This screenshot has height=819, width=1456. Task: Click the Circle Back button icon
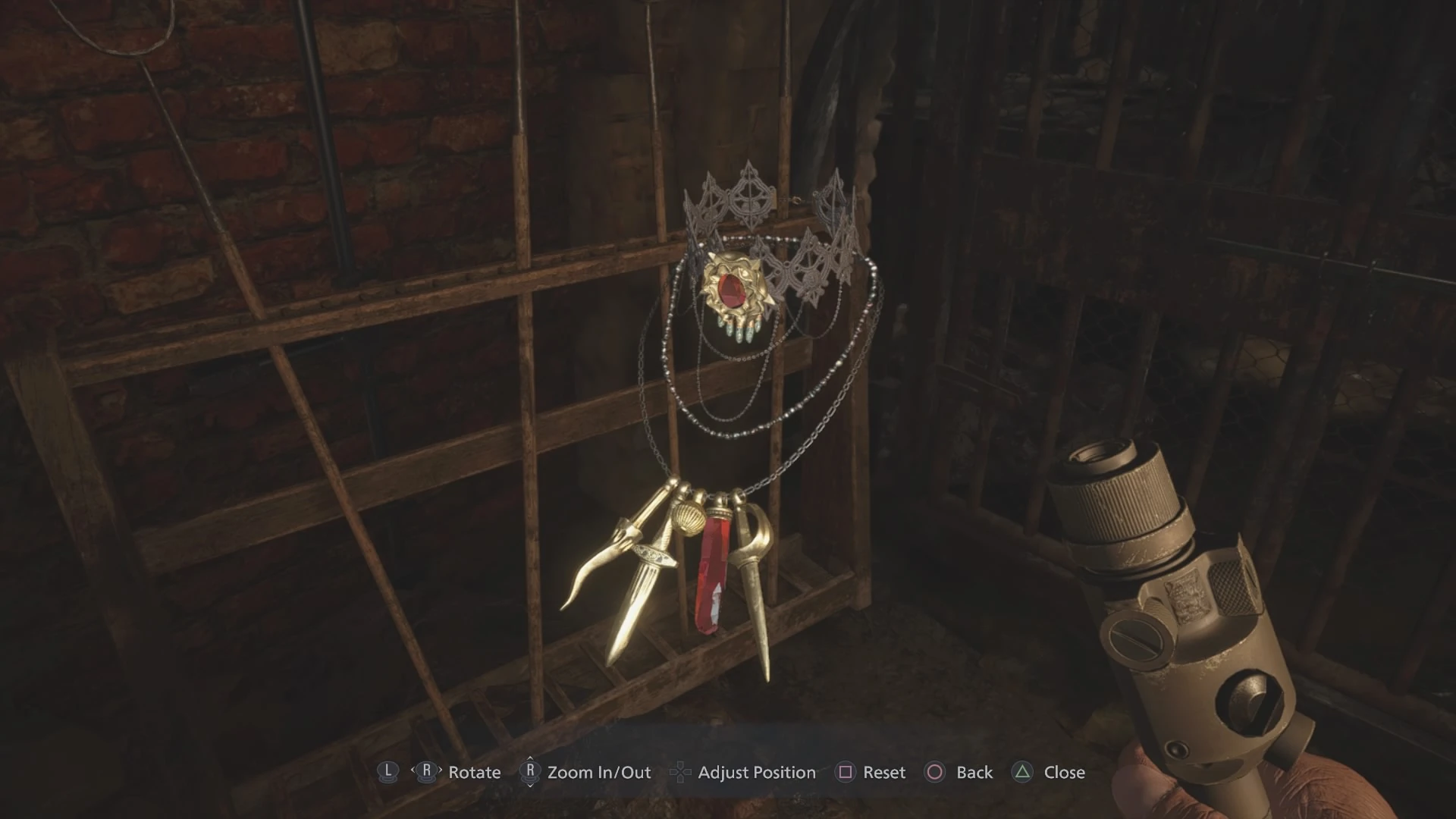[935, 772]
